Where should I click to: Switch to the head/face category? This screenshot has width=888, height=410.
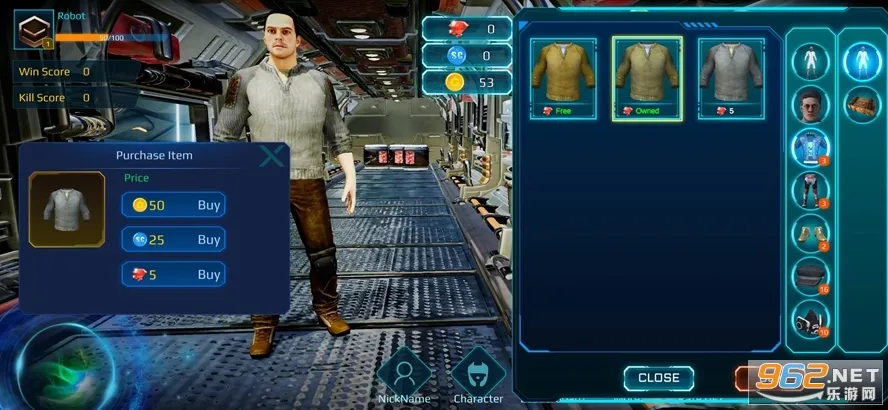point(811,104)
